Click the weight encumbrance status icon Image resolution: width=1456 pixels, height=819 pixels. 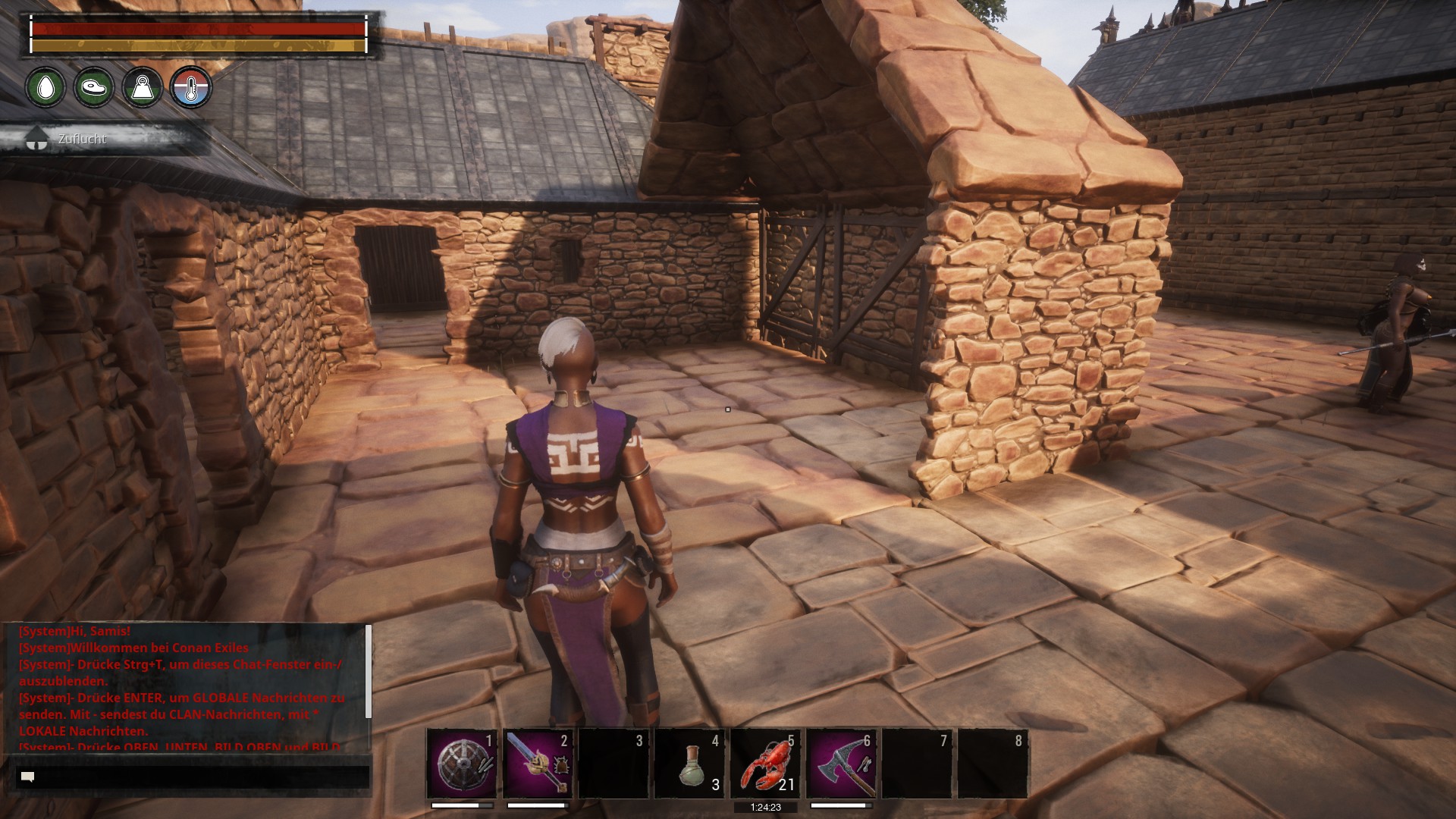click(x=143, y=87)
